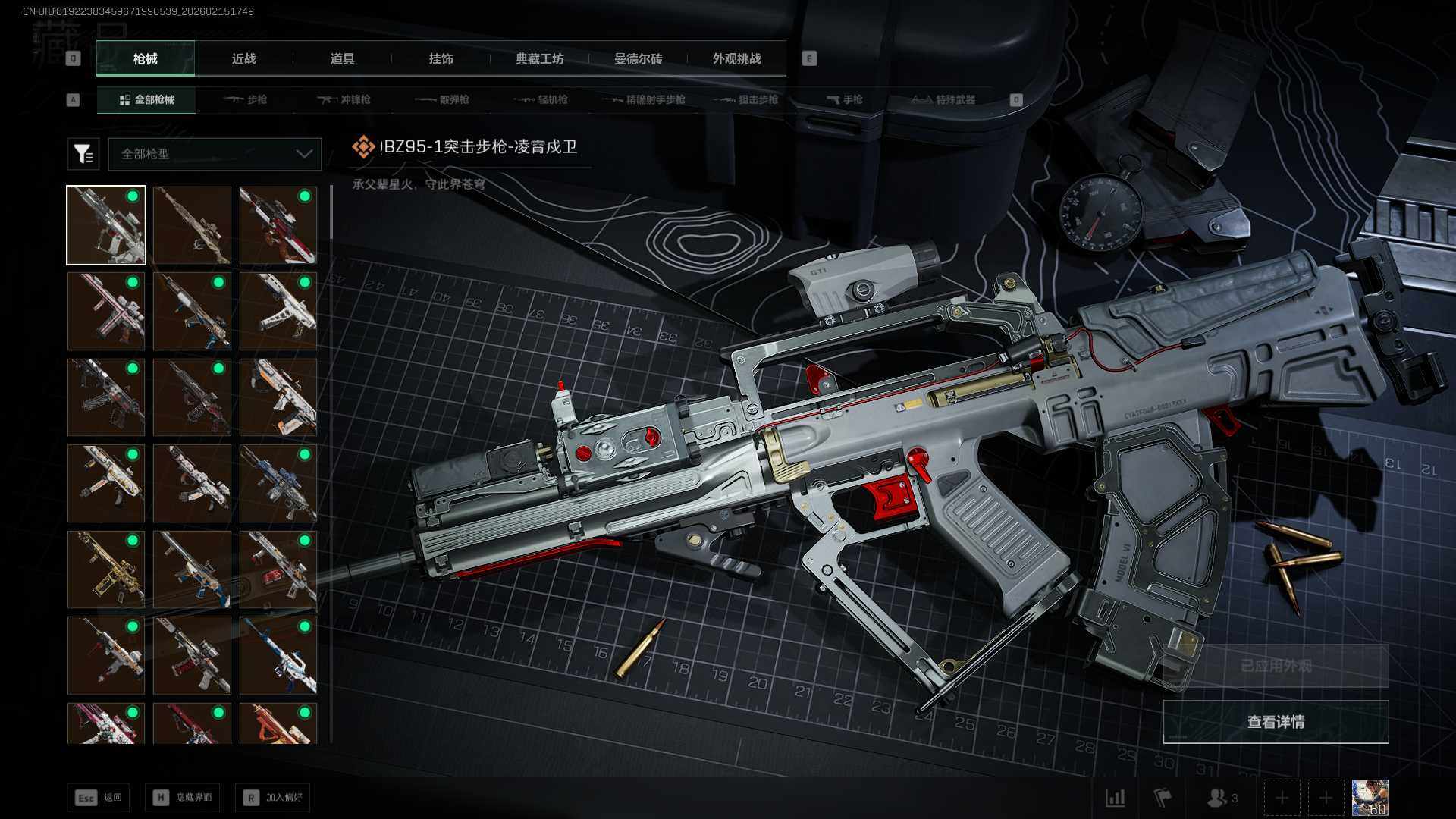Filter by 霰弹枪 shotguns
This screenshot has height=819, width=1456.
click(x=443, y=99)
